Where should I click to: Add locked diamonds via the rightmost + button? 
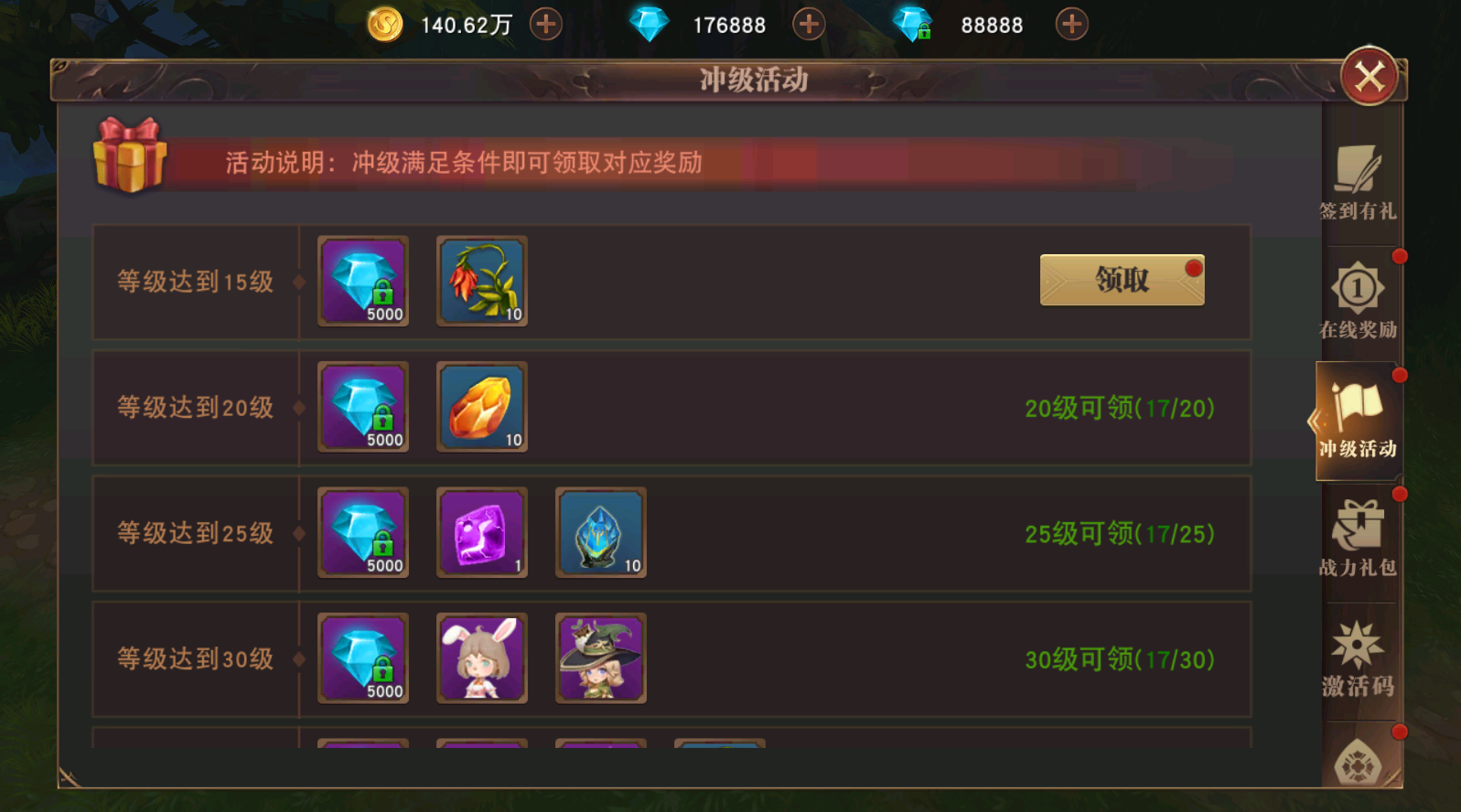[x=1070, y=24]
